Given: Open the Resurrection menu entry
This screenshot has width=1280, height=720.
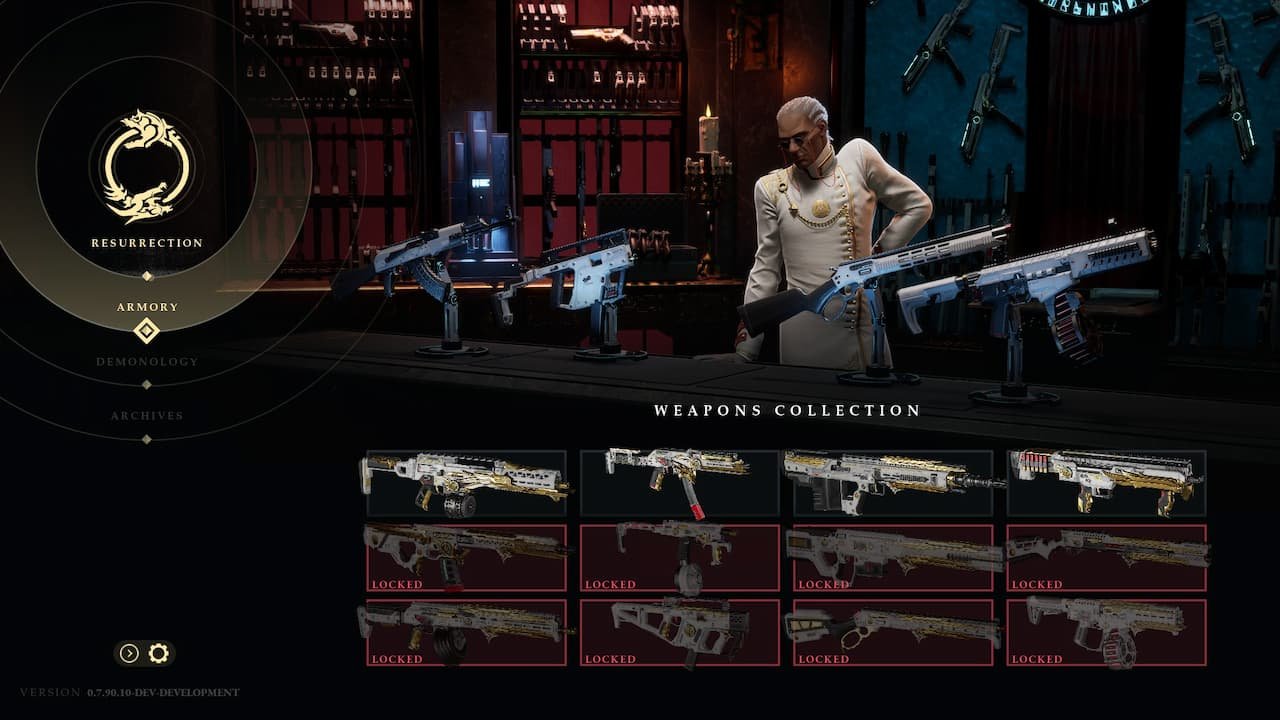Looking at the screenshot, I should pos(147,243).
